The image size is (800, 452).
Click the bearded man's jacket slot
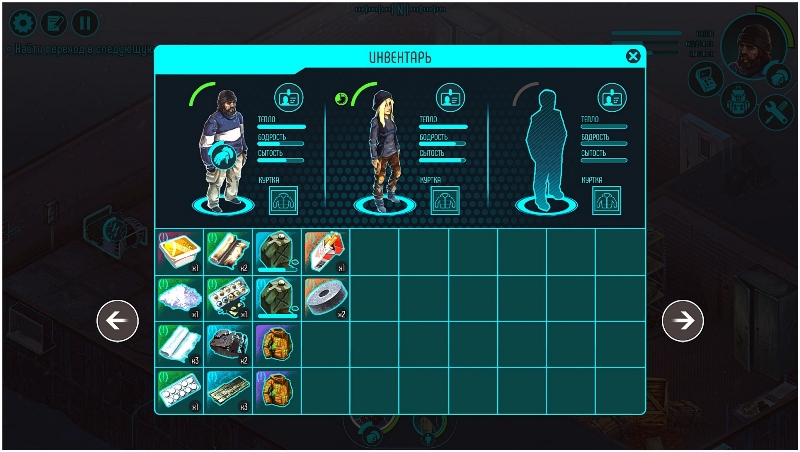coord(285,197)
